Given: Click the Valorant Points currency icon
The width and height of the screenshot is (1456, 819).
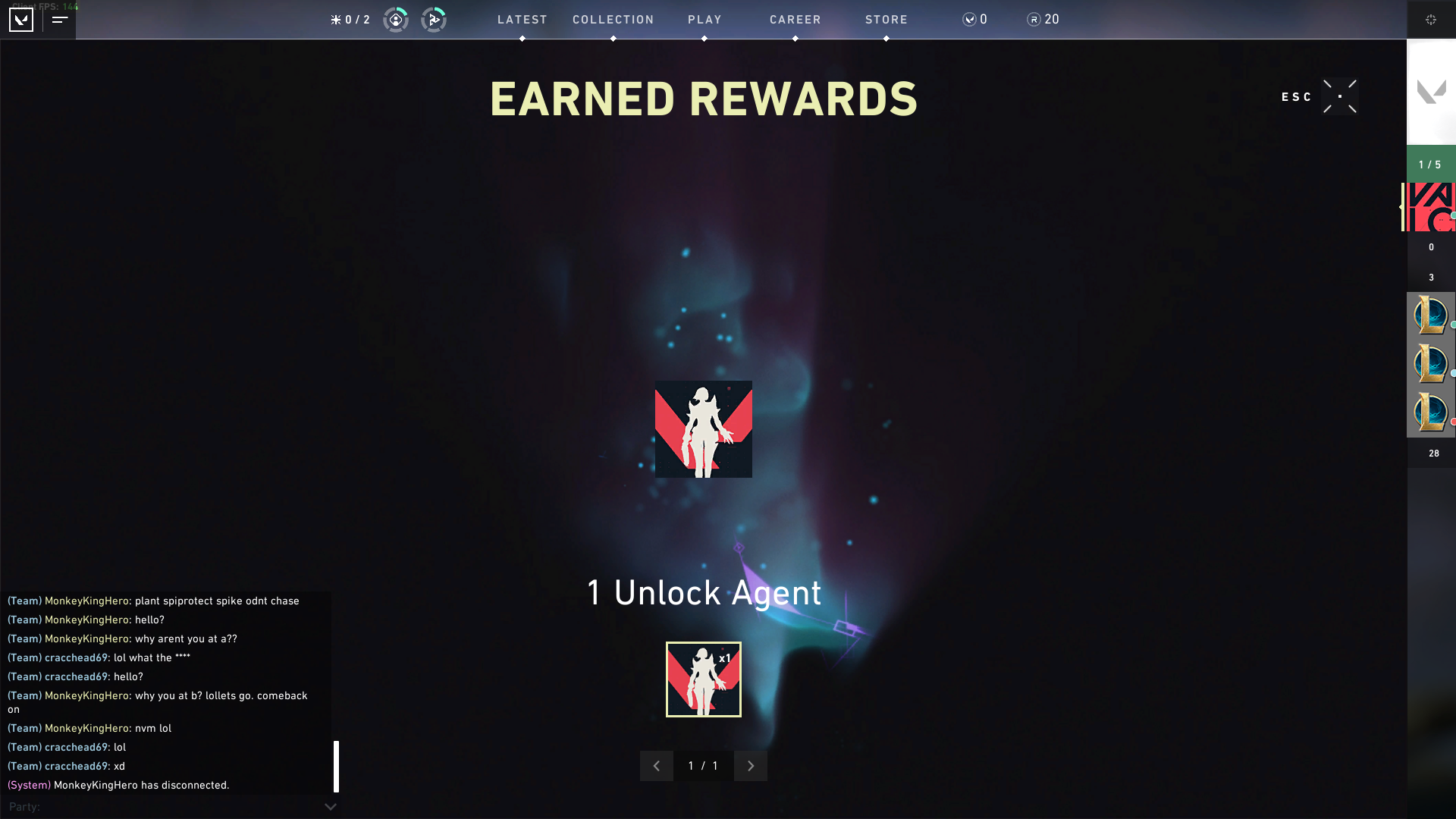Looking at the screenshot, I should [968, 19].
